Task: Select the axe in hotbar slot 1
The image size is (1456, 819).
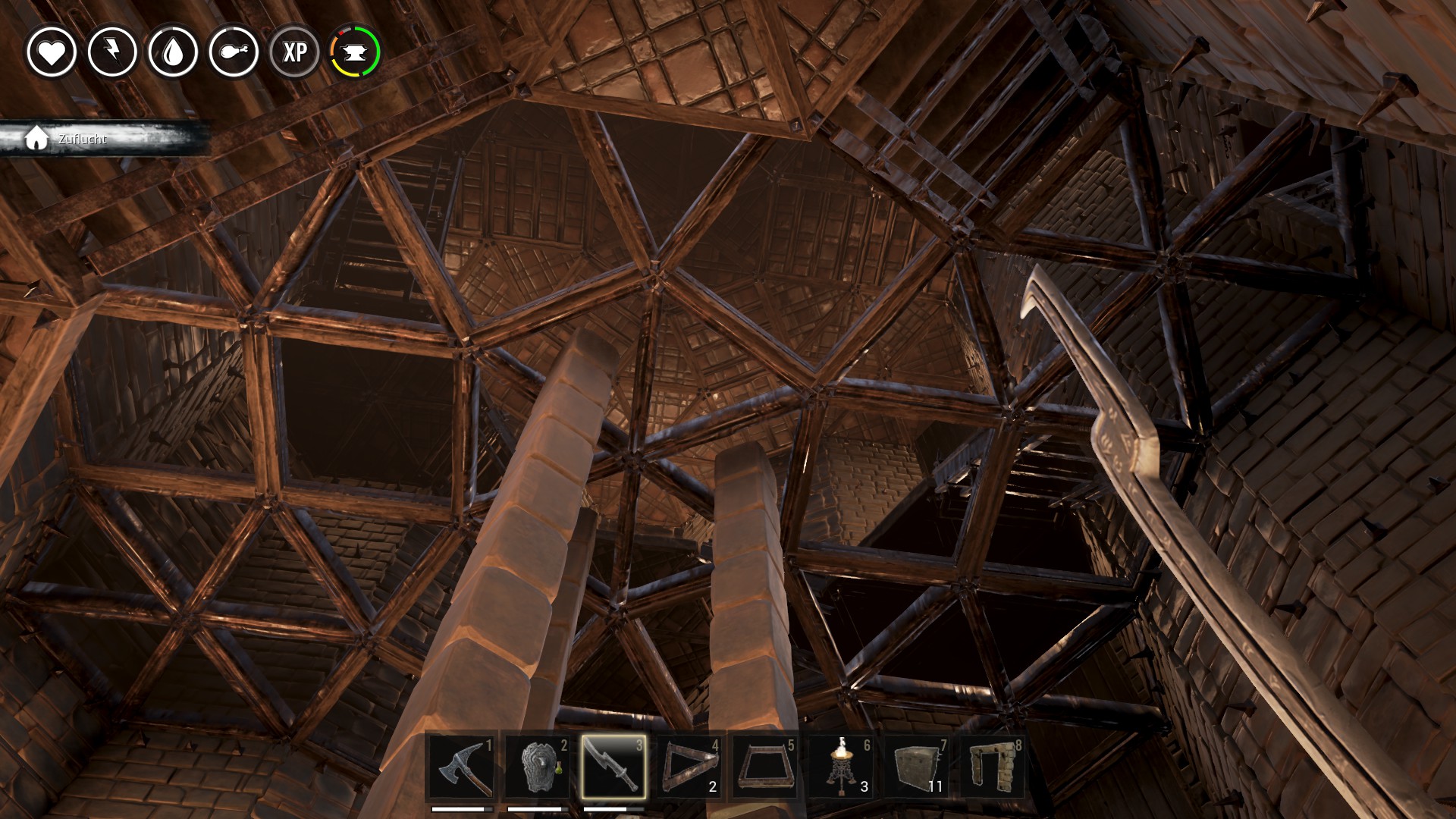Action: pyautogui.click(x=462, y=766)
